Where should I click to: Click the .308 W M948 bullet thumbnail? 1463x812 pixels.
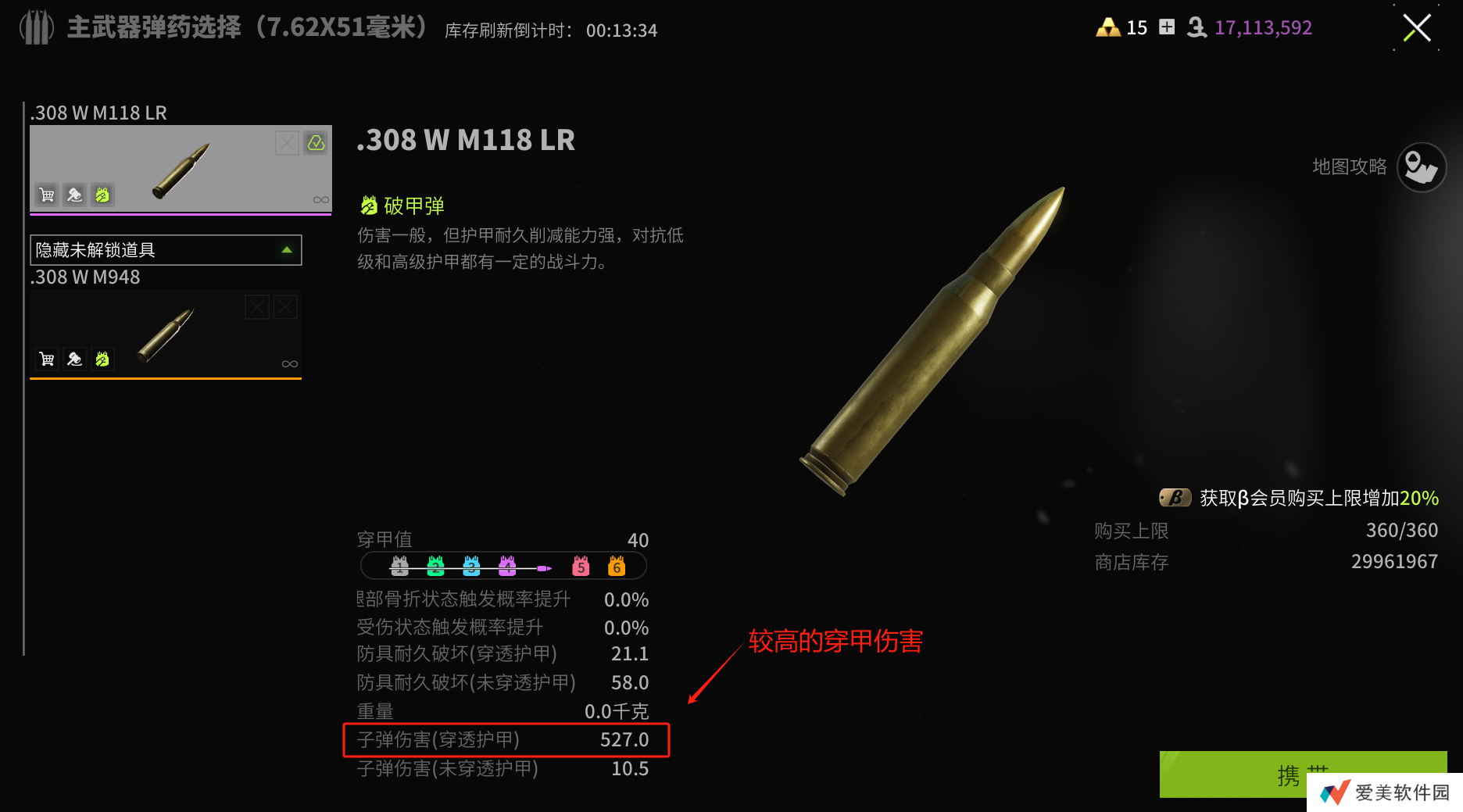coord(166,333)
